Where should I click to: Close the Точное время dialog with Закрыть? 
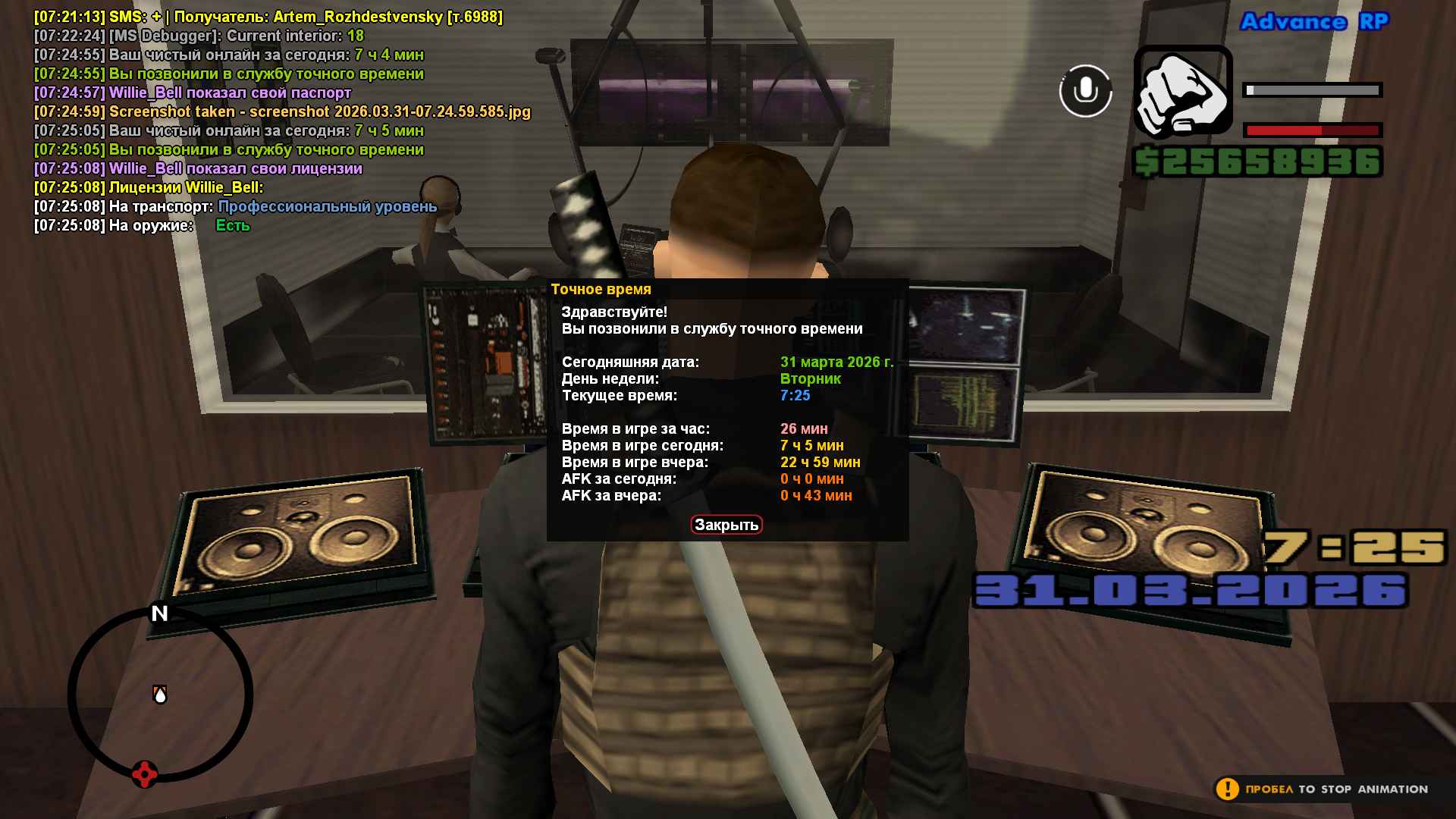(x=726, y=525)
